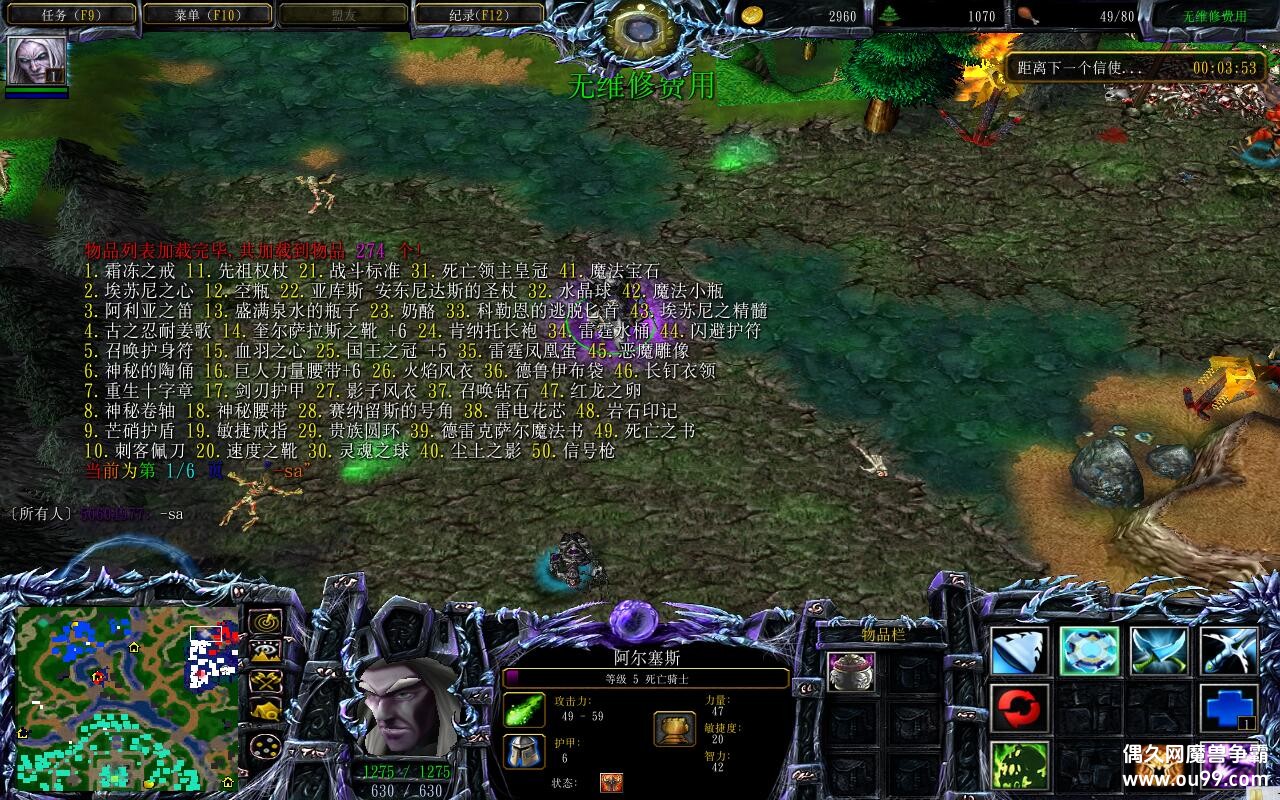Image resolution: width=1280 pixels, height=800 pixels.
Task: Cast the crossed daggers ability
Action: tap(1158, 650)
